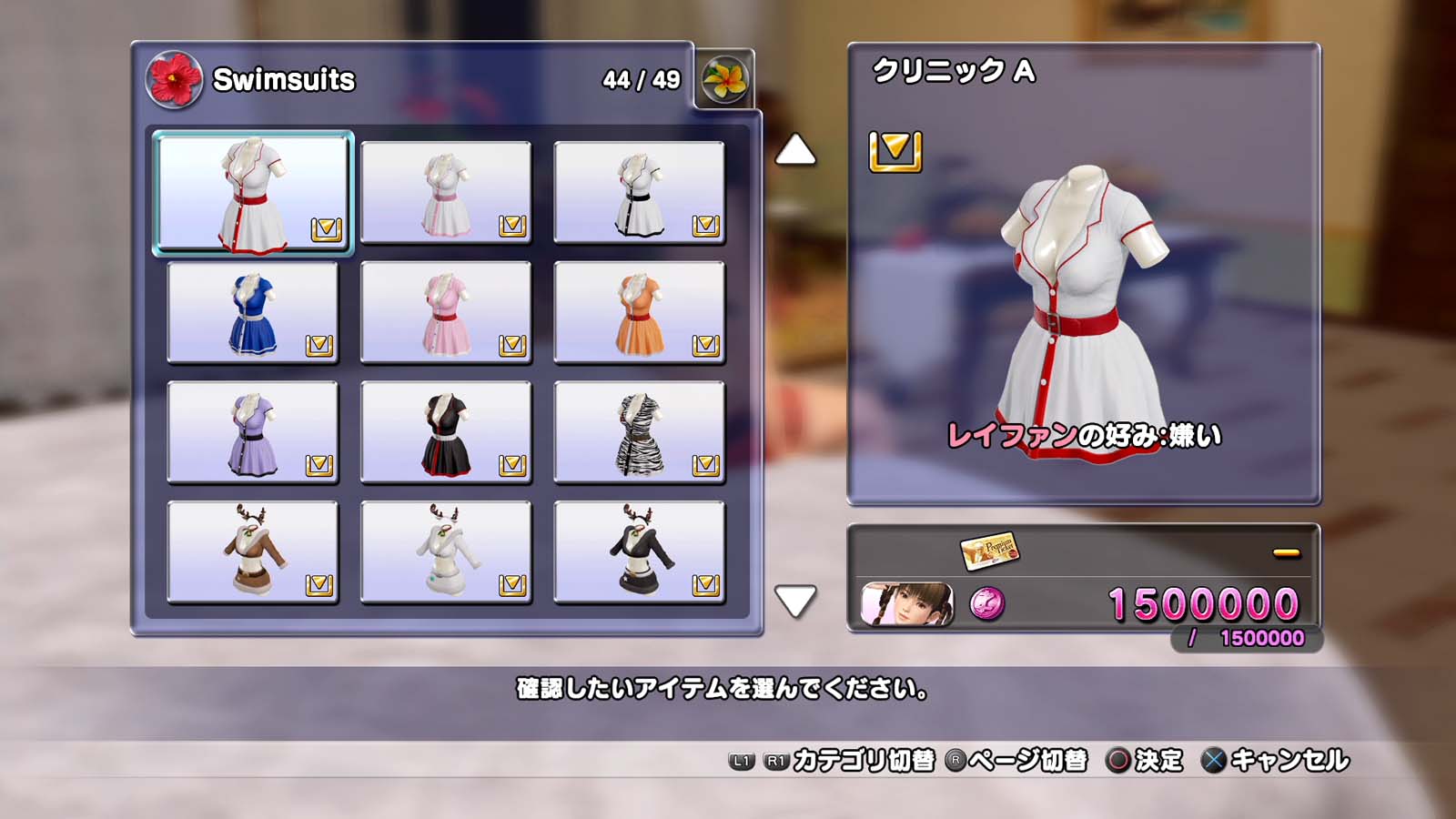This screenshot has height=819, width=1456.
Task: Choose the white dress with pink belt
Action: pos(446,193)
